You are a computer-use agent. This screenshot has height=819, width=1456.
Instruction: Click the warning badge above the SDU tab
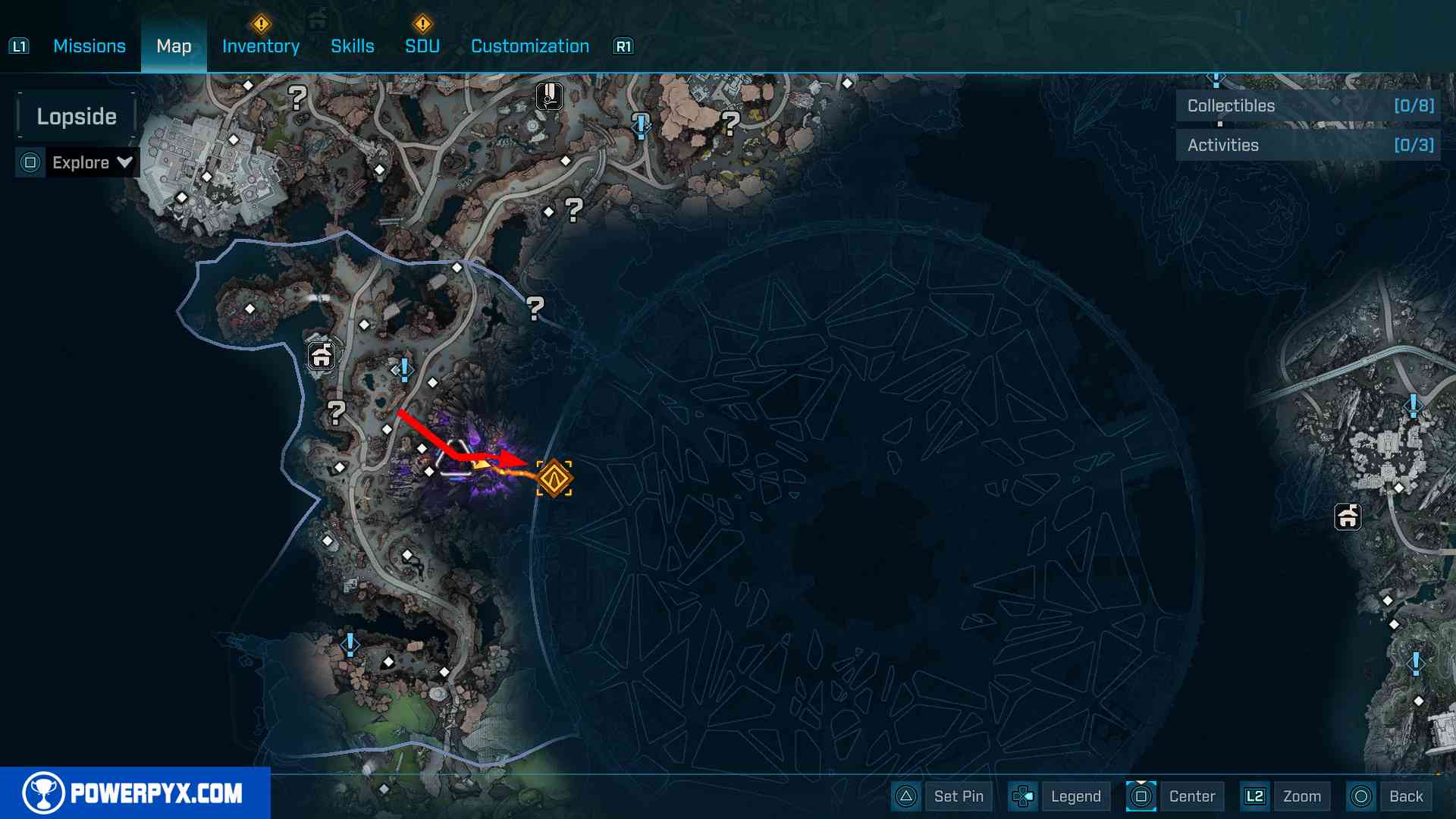pyautogui.click(x=422, y=23)
